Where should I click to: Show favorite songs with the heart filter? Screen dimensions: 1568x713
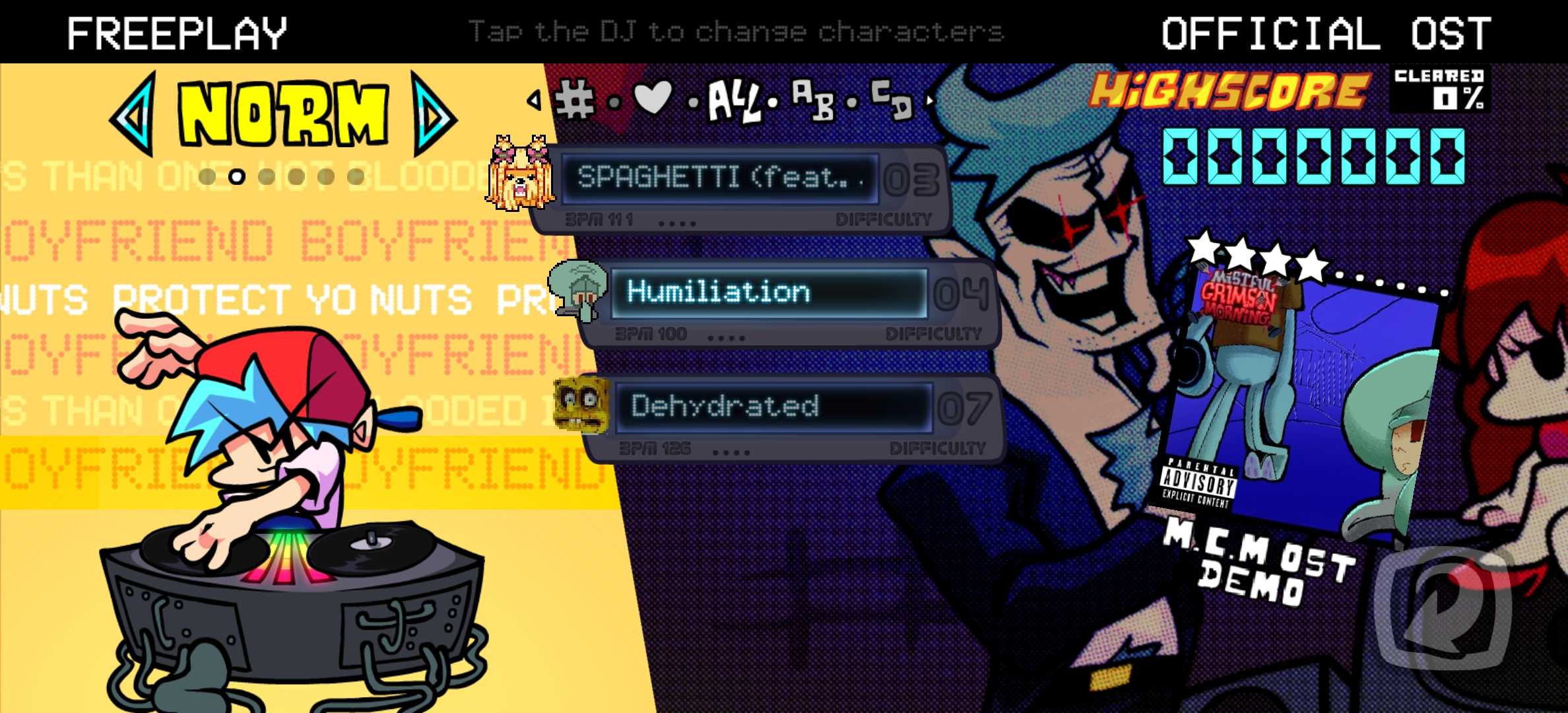pos(652,98)
